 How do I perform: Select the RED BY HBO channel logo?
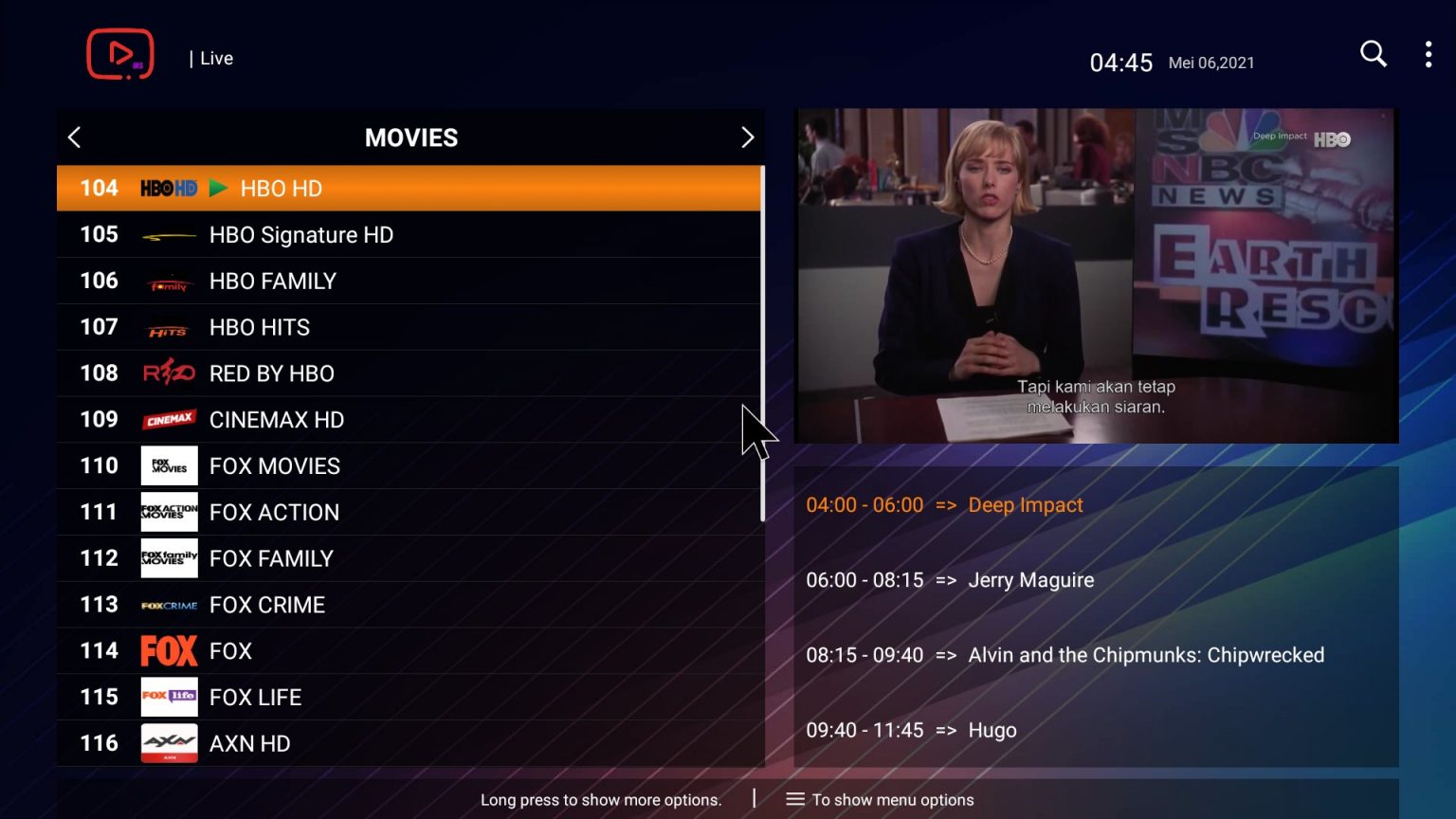pyautogui.click(x=169, y=373)
